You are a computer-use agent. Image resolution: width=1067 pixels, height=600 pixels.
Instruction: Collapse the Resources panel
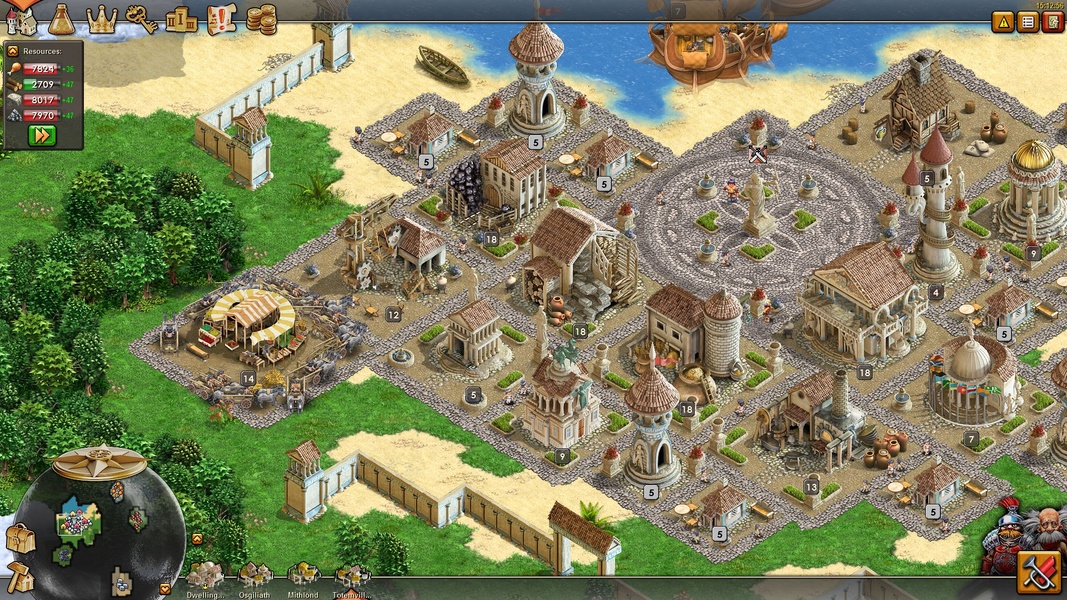[x=13, y=50]
